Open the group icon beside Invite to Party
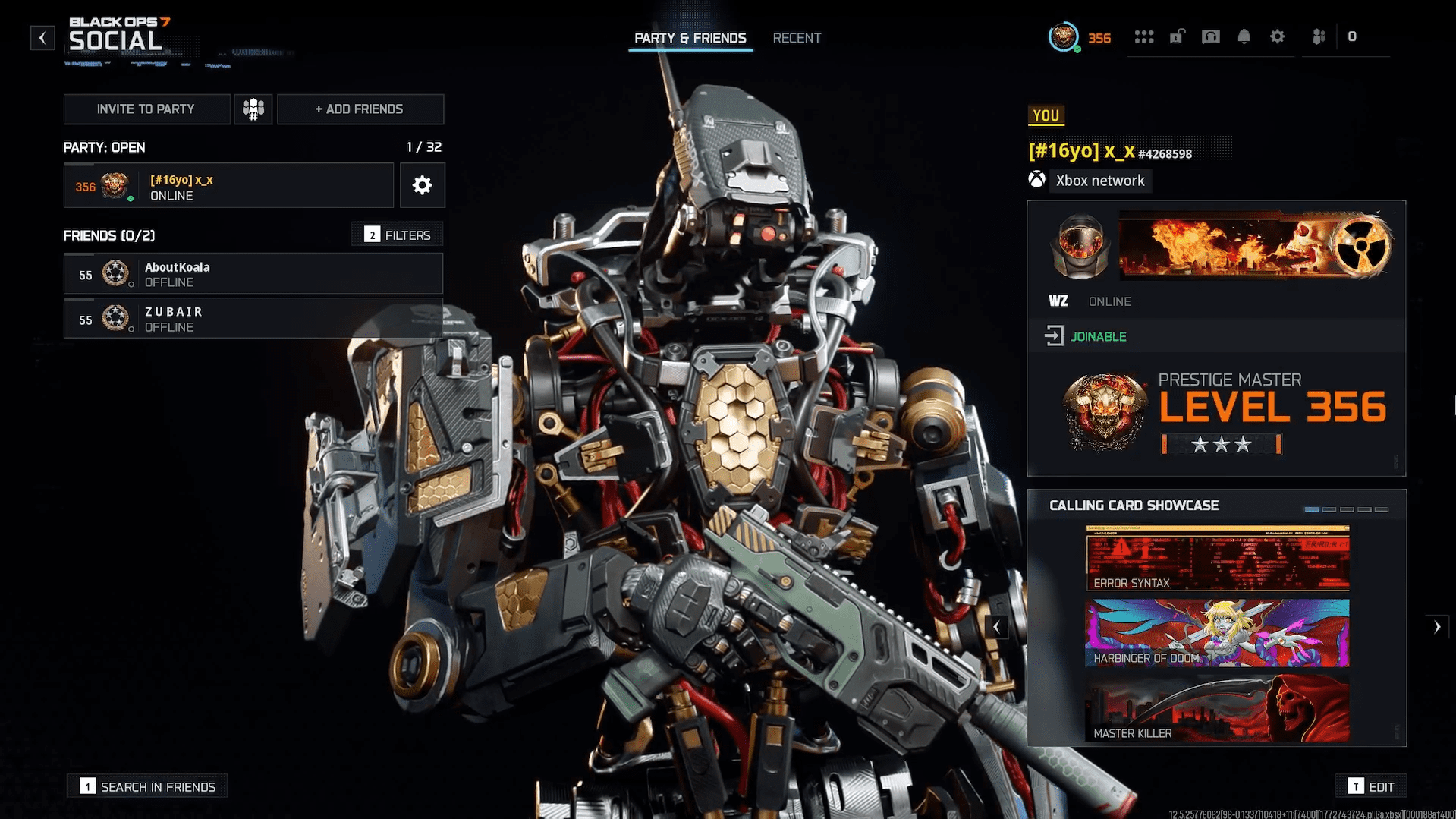Viewport: 1456px width, 819px height. (253, 109)
